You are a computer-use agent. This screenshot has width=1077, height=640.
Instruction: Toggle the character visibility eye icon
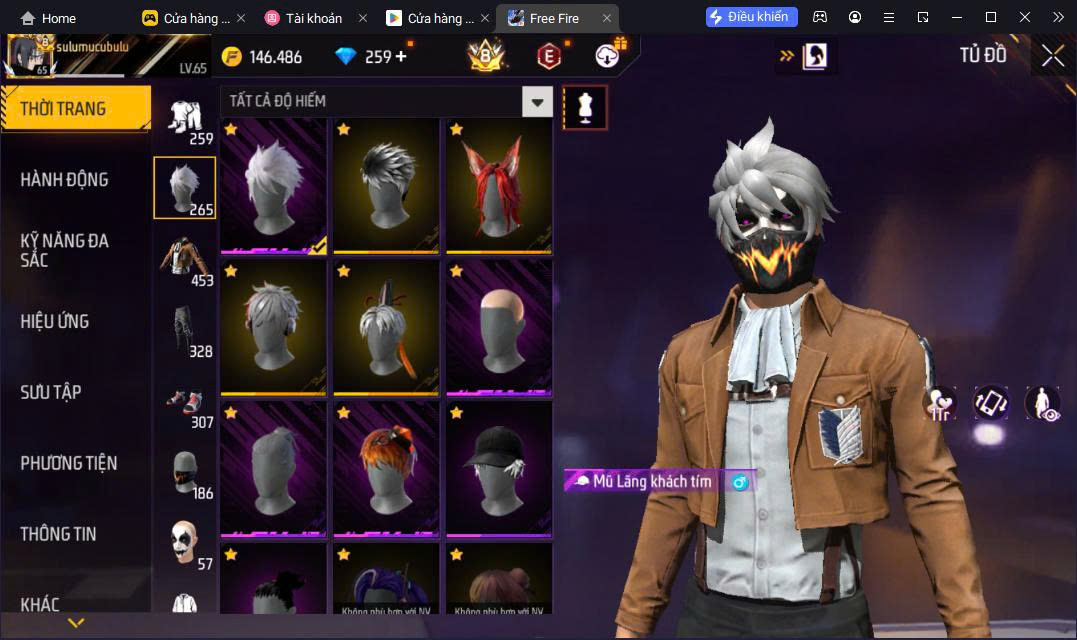[1043, 403]
